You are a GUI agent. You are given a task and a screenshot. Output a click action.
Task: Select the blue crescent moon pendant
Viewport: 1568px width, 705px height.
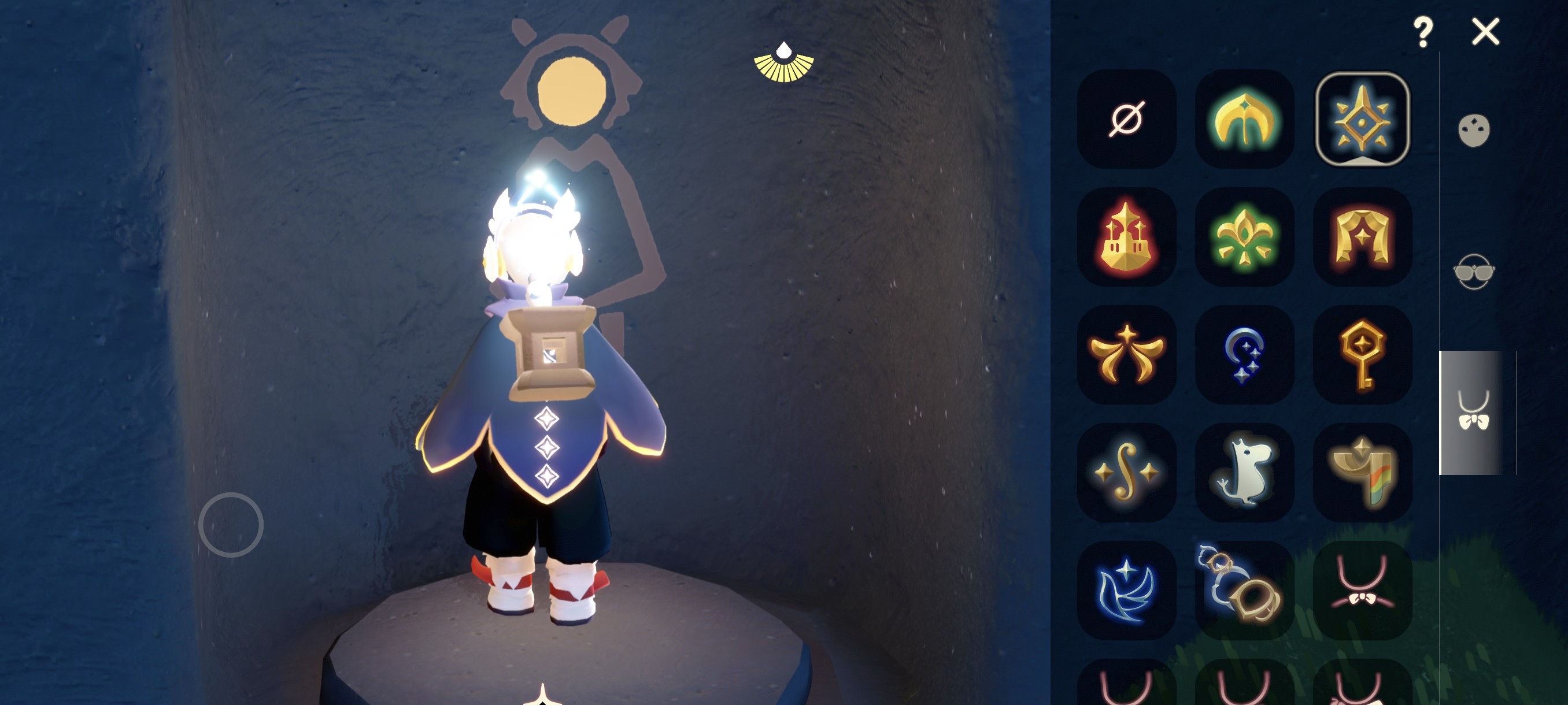pyautogui.click(x=1244, y=355)
